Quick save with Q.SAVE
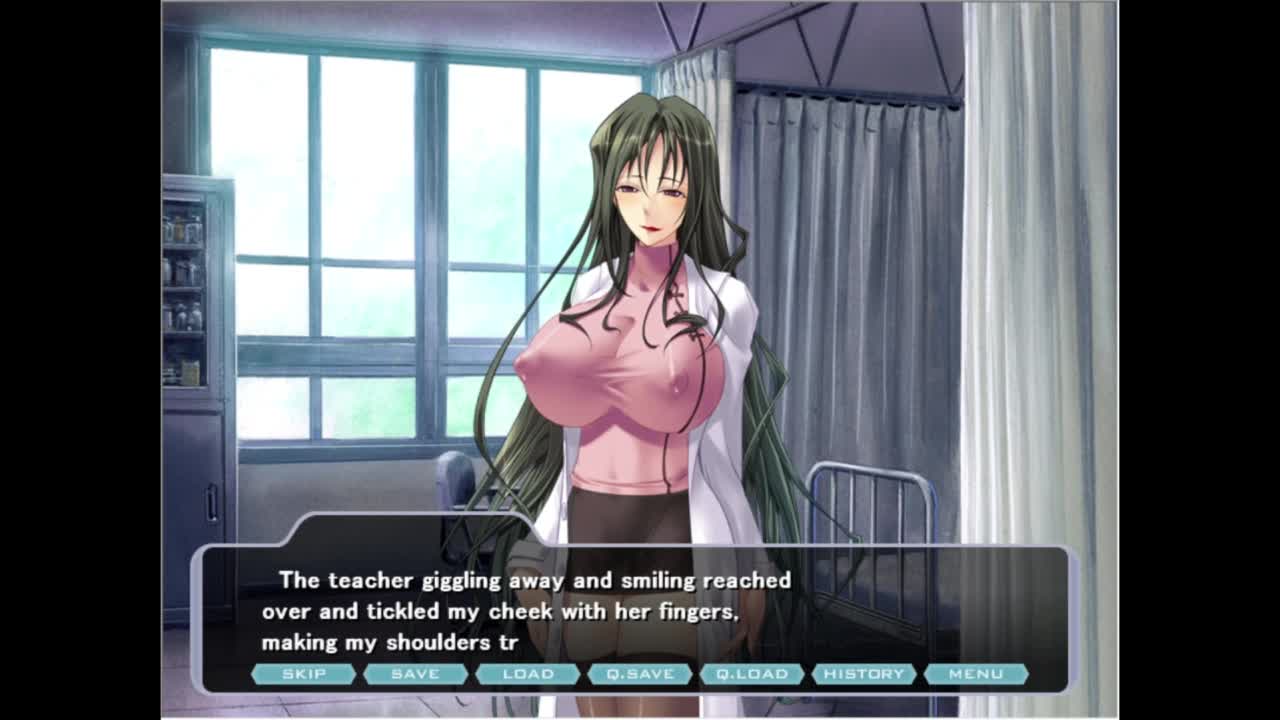Image resolution: width=1280 pixels, height=720 pixels. [640, 674]
